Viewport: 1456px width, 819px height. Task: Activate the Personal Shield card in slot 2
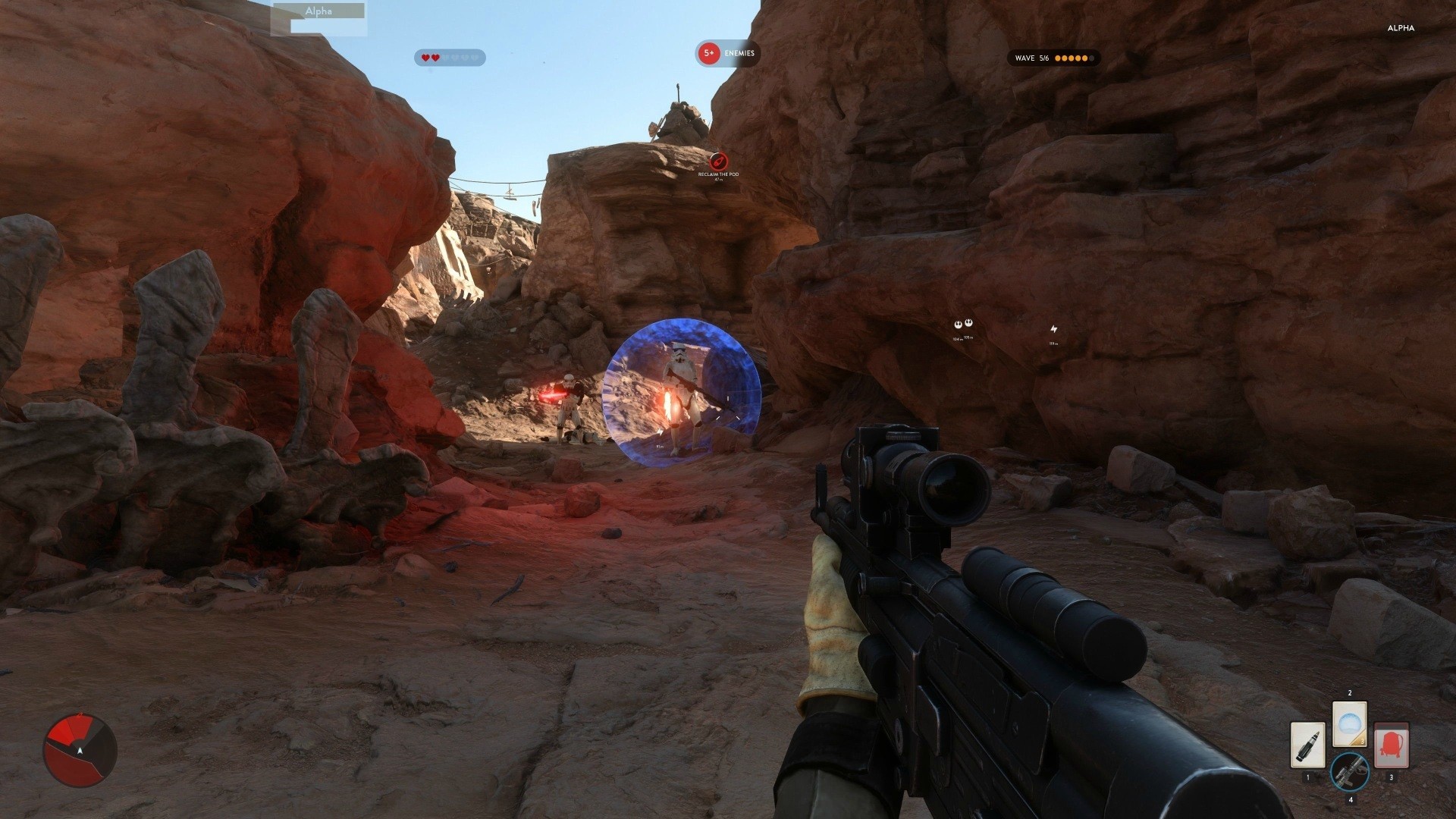click(x=1351, y=723)
